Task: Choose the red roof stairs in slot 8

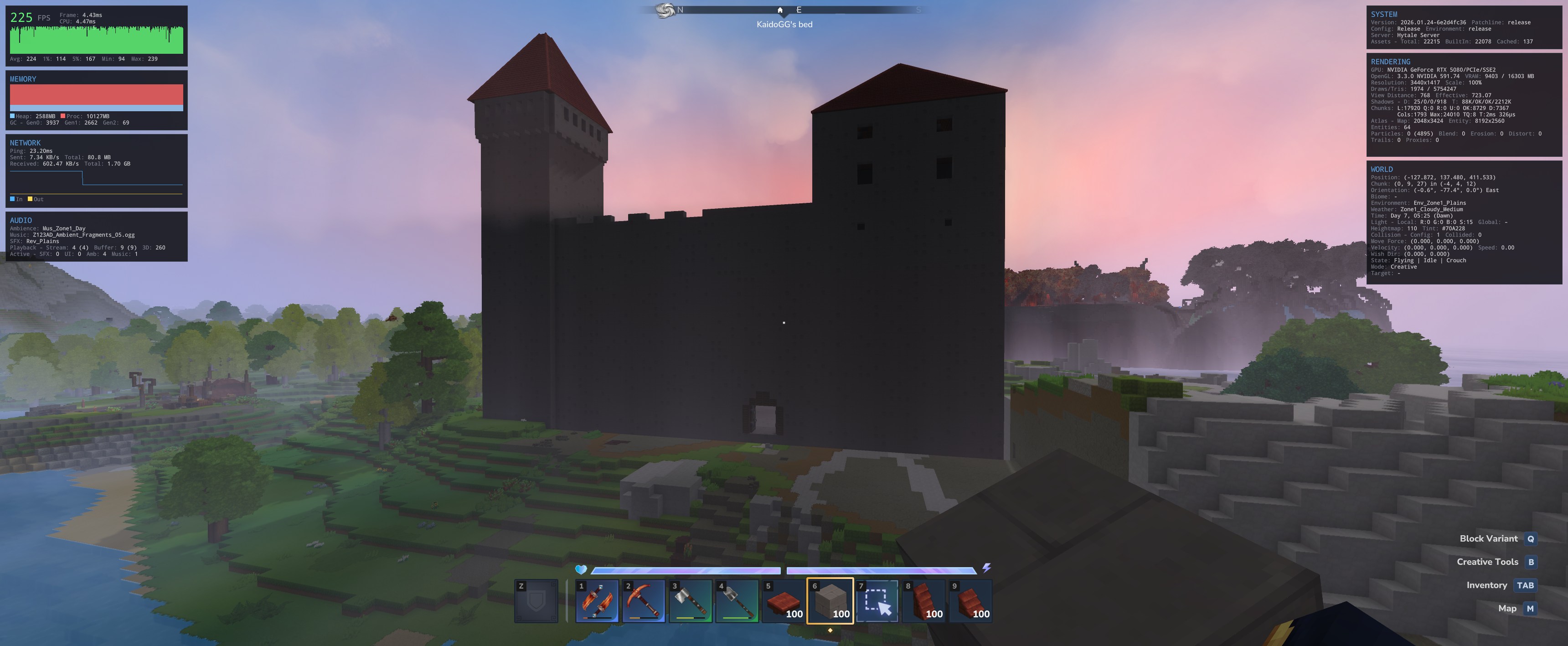Action: [x=924, y=601]
